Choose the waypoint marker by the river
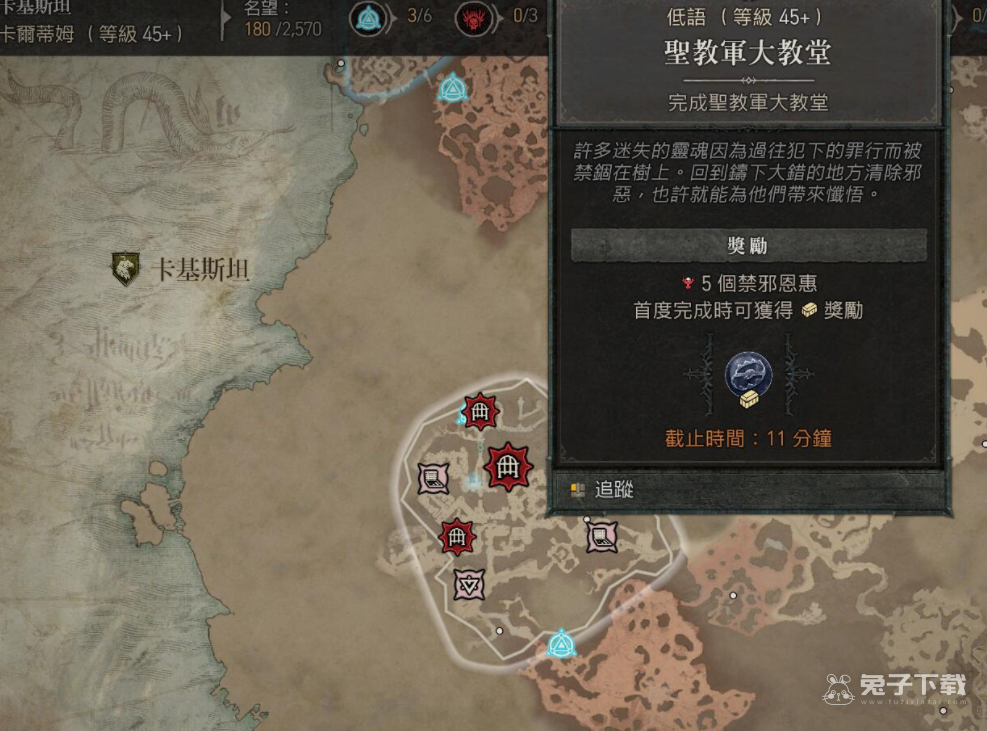Image resolution: width=987 pixels, height=731 pixels. click(x=453, y=88)
